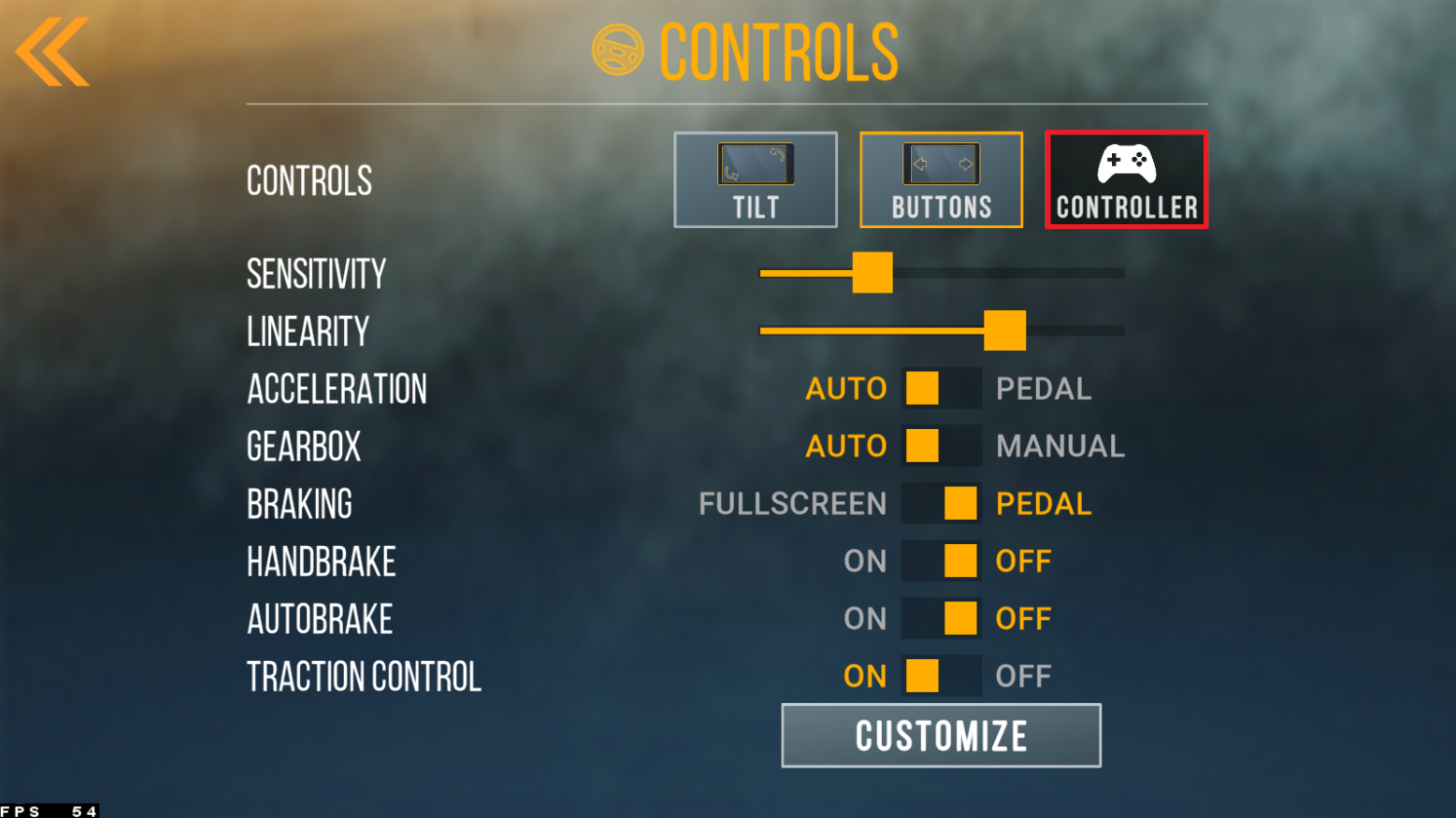Toggle the Handbrake switch
This screenshot has height=818, width=1456.
point(940,561)
